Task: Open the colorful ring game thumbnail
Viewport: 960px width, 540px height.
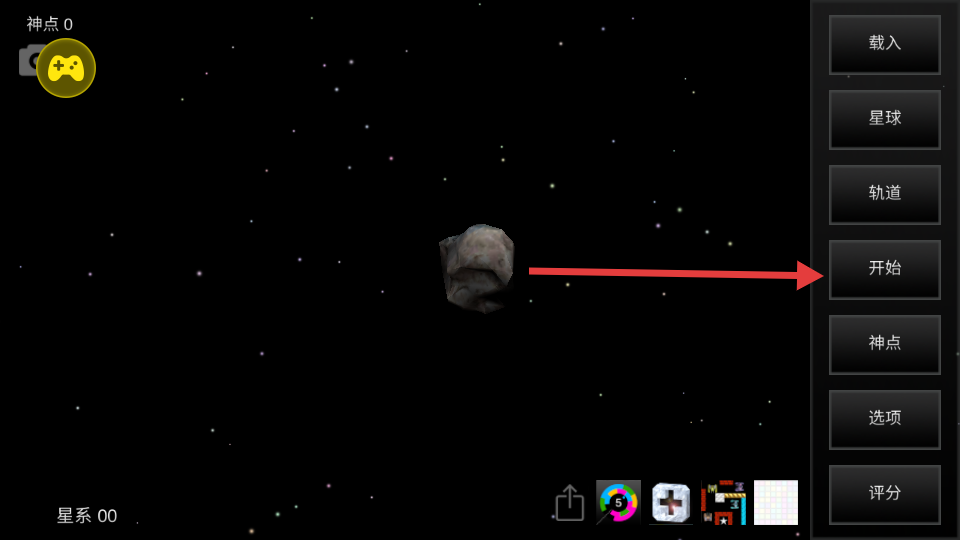Action: pyautogui.click(x=618, y=502)
